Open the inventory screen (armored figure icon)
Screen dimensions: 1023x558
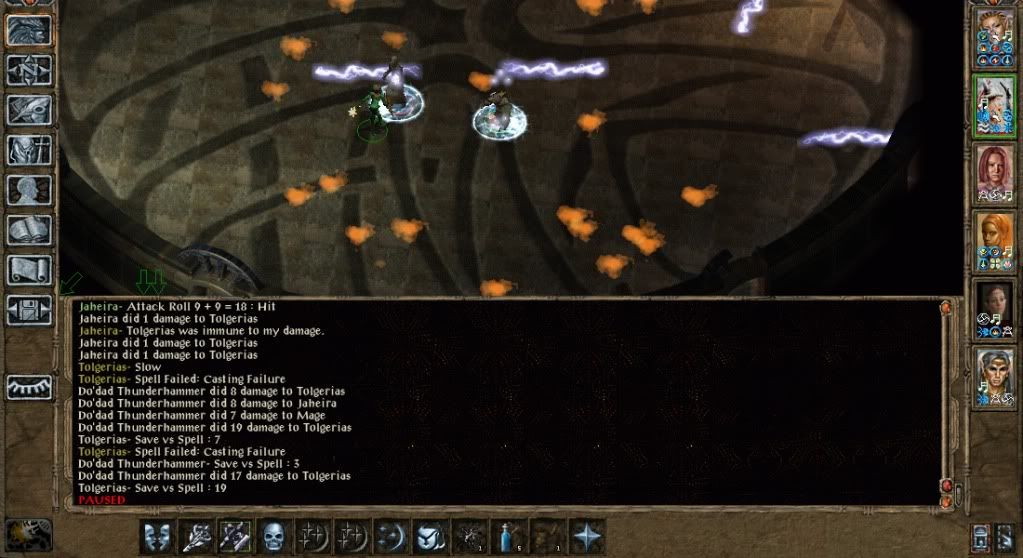tap(29, 150)
